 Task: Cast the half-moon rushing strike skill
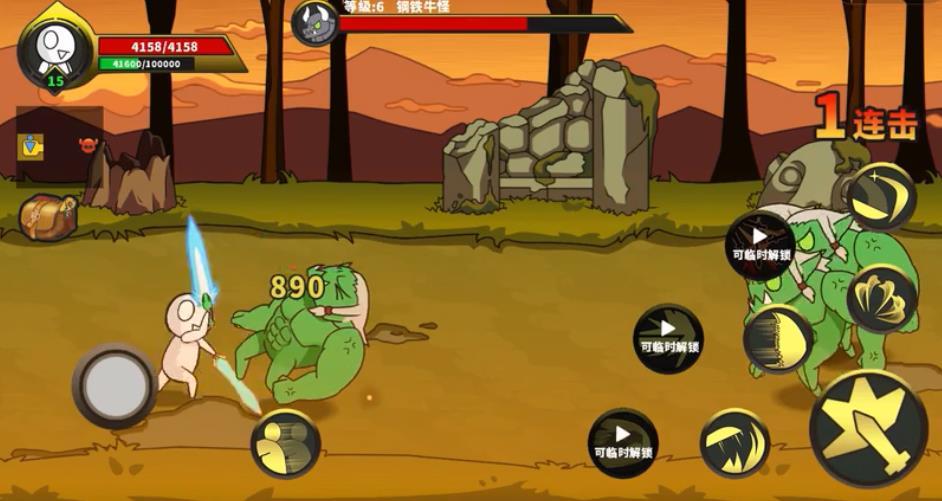tap(777, 339)
